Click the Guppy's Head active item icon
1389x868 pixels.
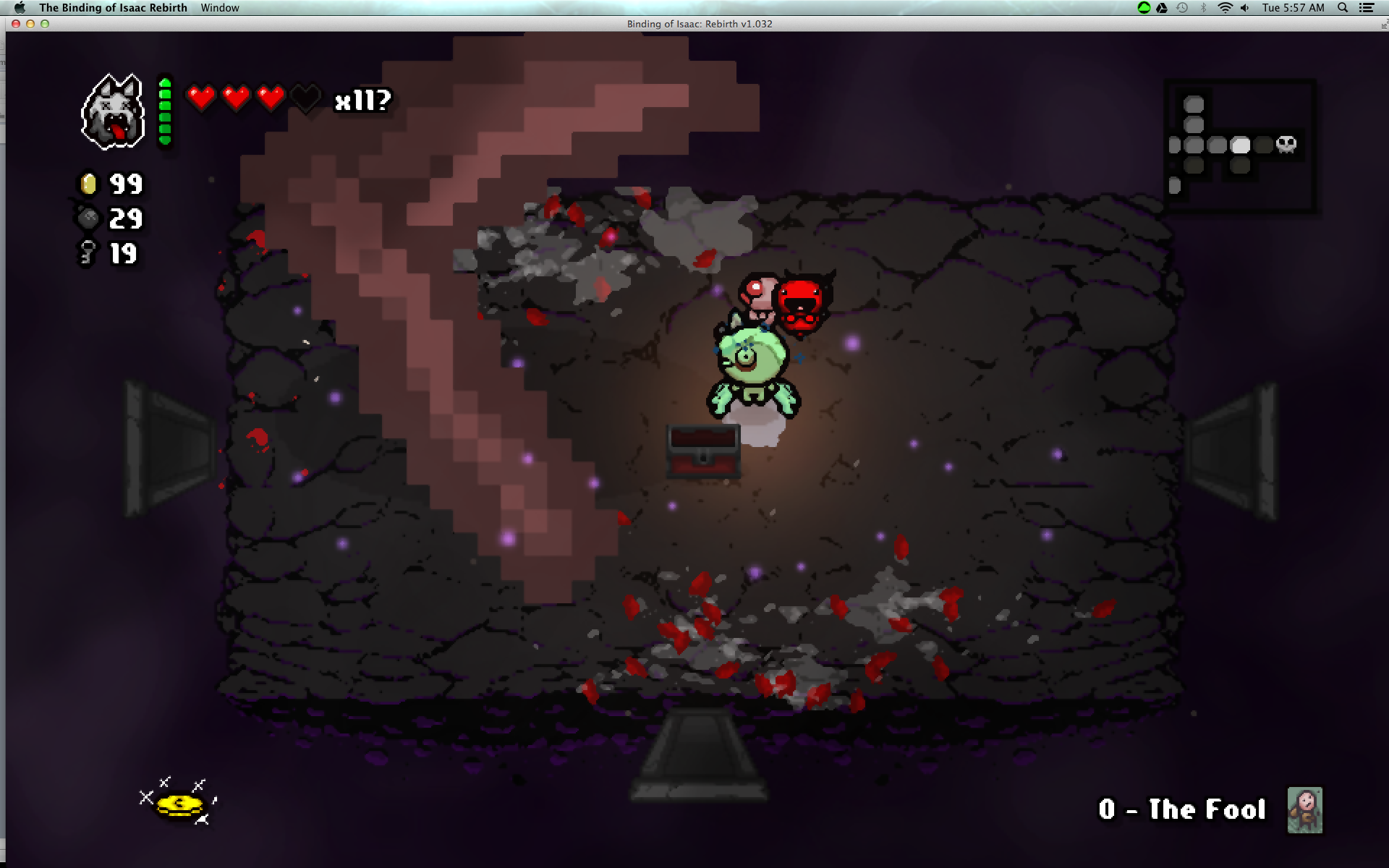point(112,112)
